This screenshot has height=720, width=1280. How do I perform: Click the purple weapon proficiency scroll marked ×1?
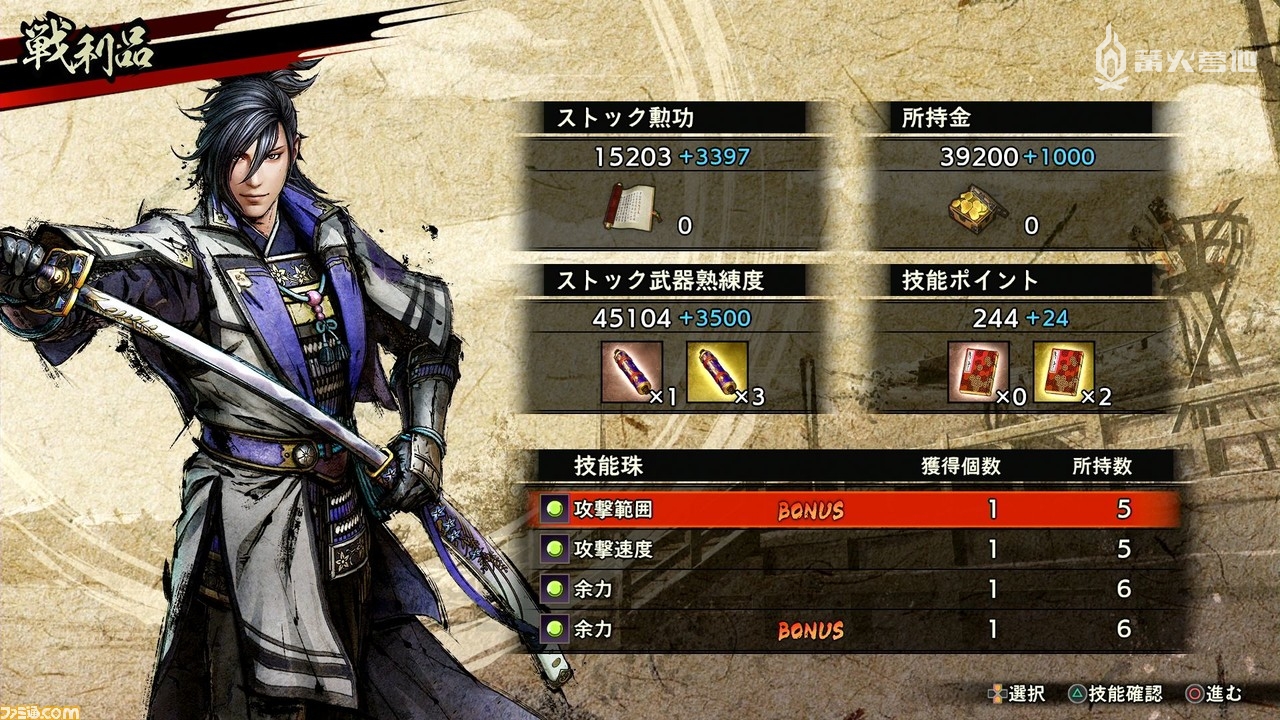[634, 374]
